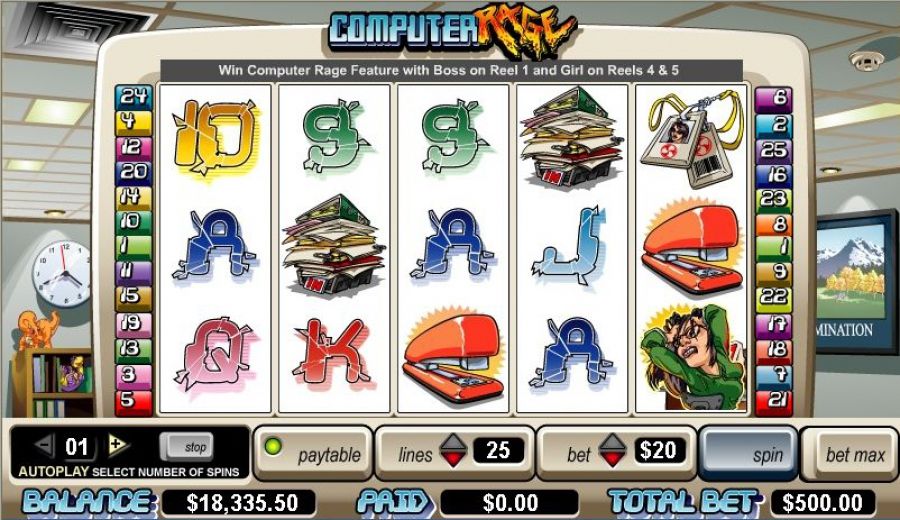
Task: Open the paytable
Action: (x=314, y=454)
